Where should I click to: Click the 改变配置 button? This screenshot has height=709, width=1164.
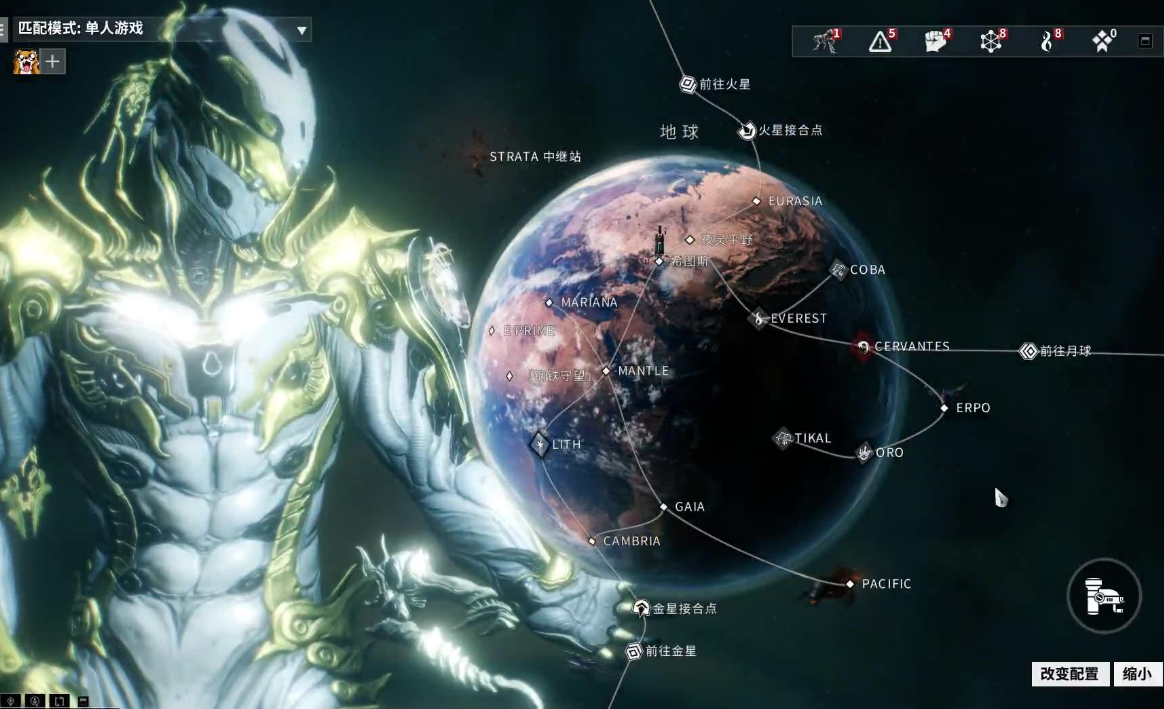click(1069, 674)
